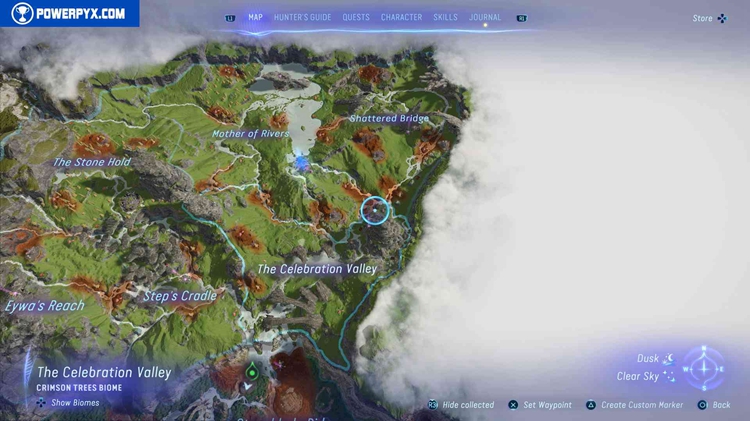Click The Stone Hold location label
This screenshot has width=750, height=421.
tap(91, 162)
